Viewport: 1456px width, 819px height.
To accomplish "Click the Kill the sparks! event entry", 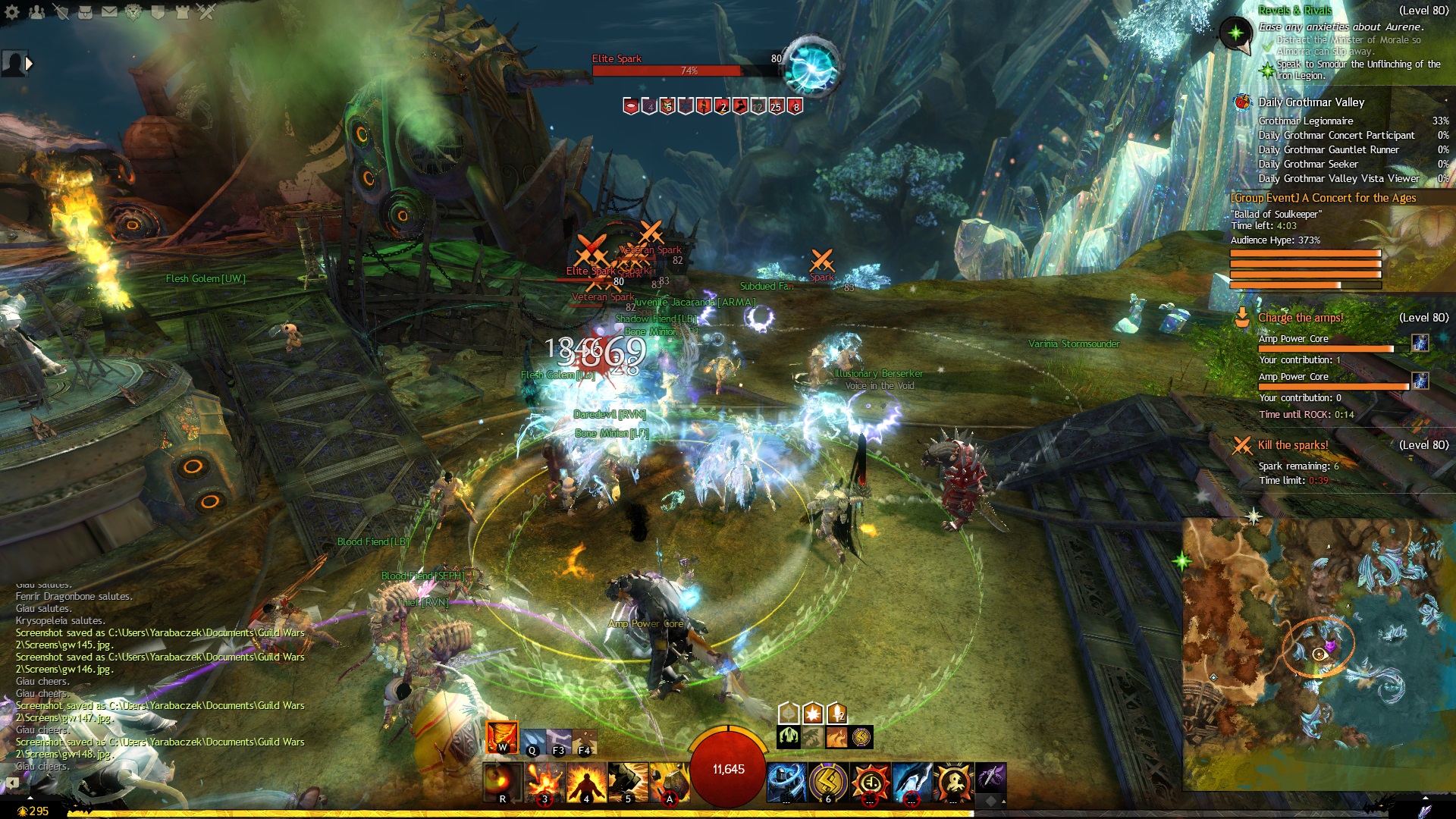I will tap(1293, 445).
